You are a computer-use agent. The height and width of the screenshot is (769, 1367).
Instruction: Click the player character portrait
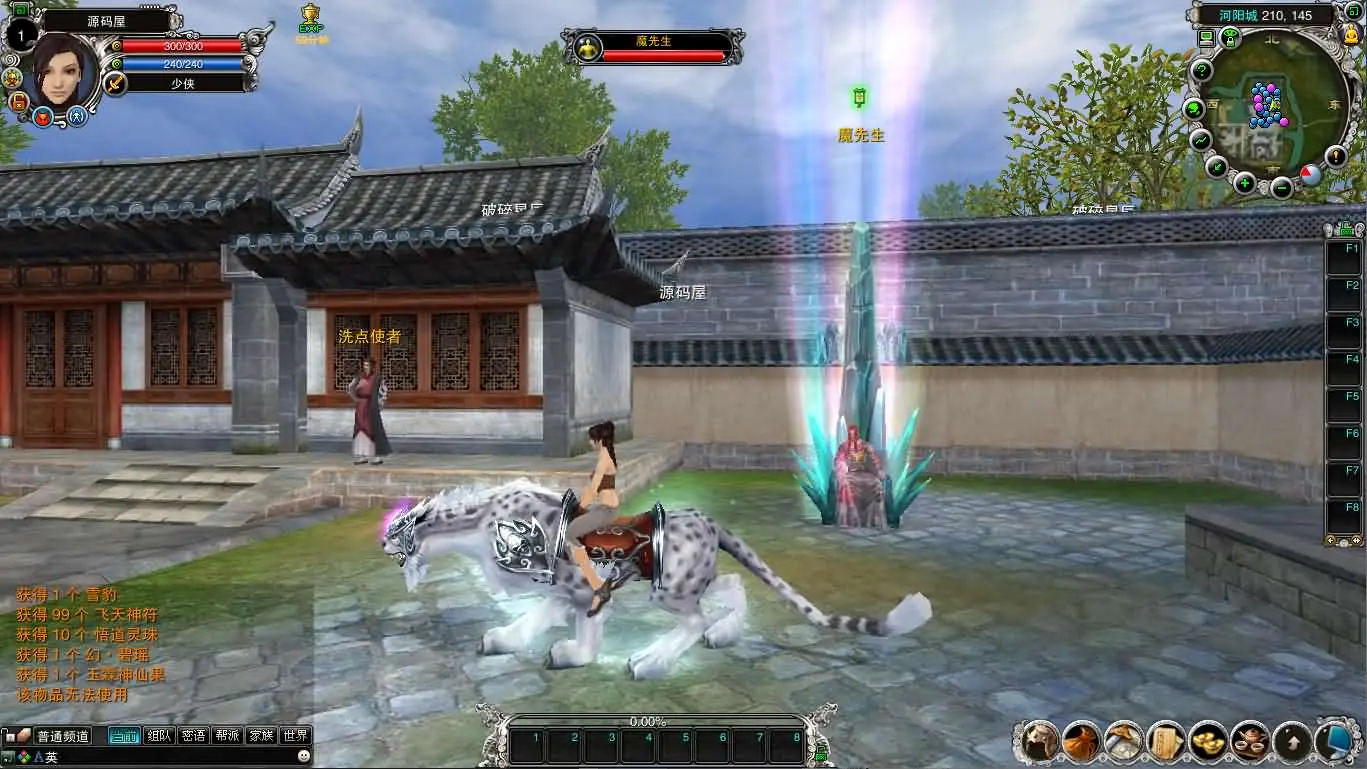(64, 68)
